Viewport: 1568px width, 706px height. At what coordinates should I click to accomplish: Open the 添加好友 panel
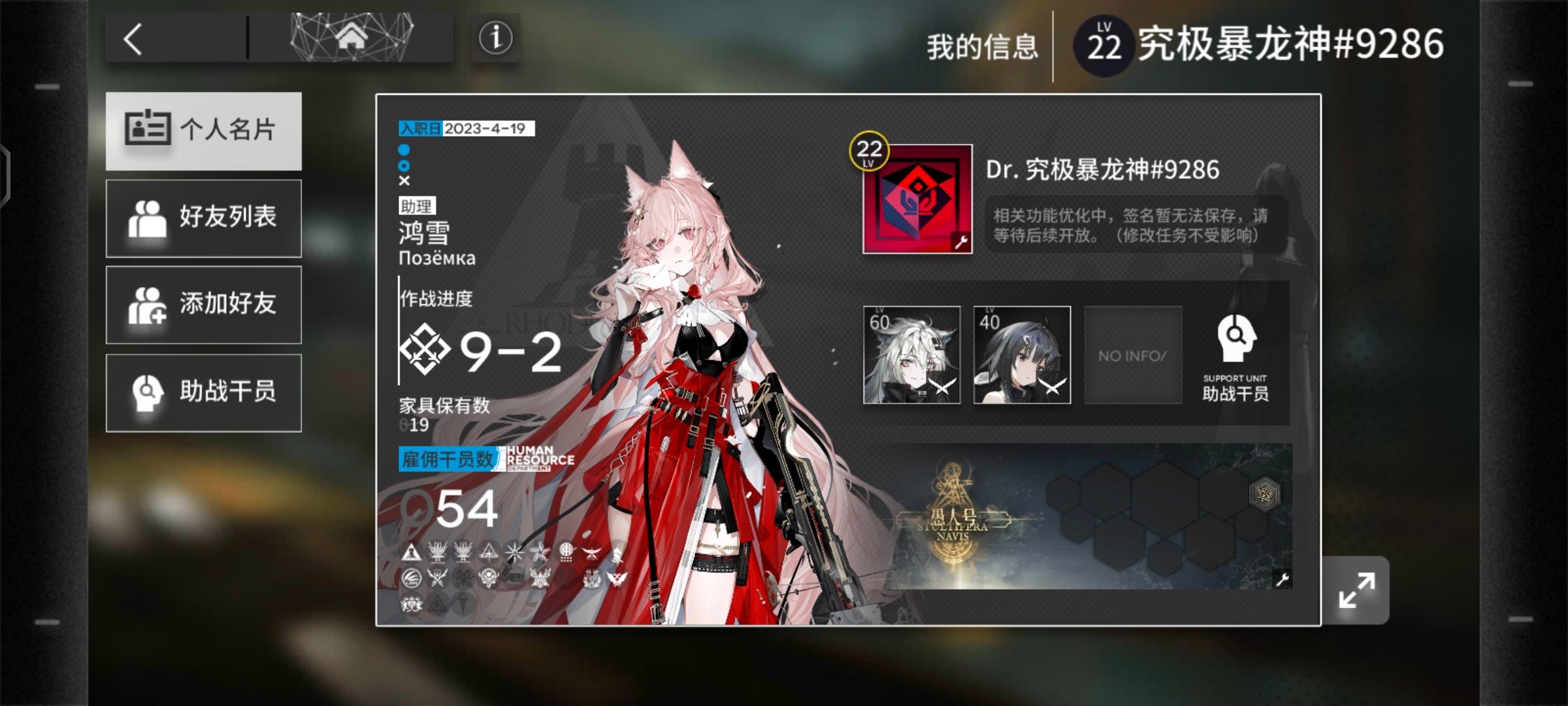[x=203, y=305]
